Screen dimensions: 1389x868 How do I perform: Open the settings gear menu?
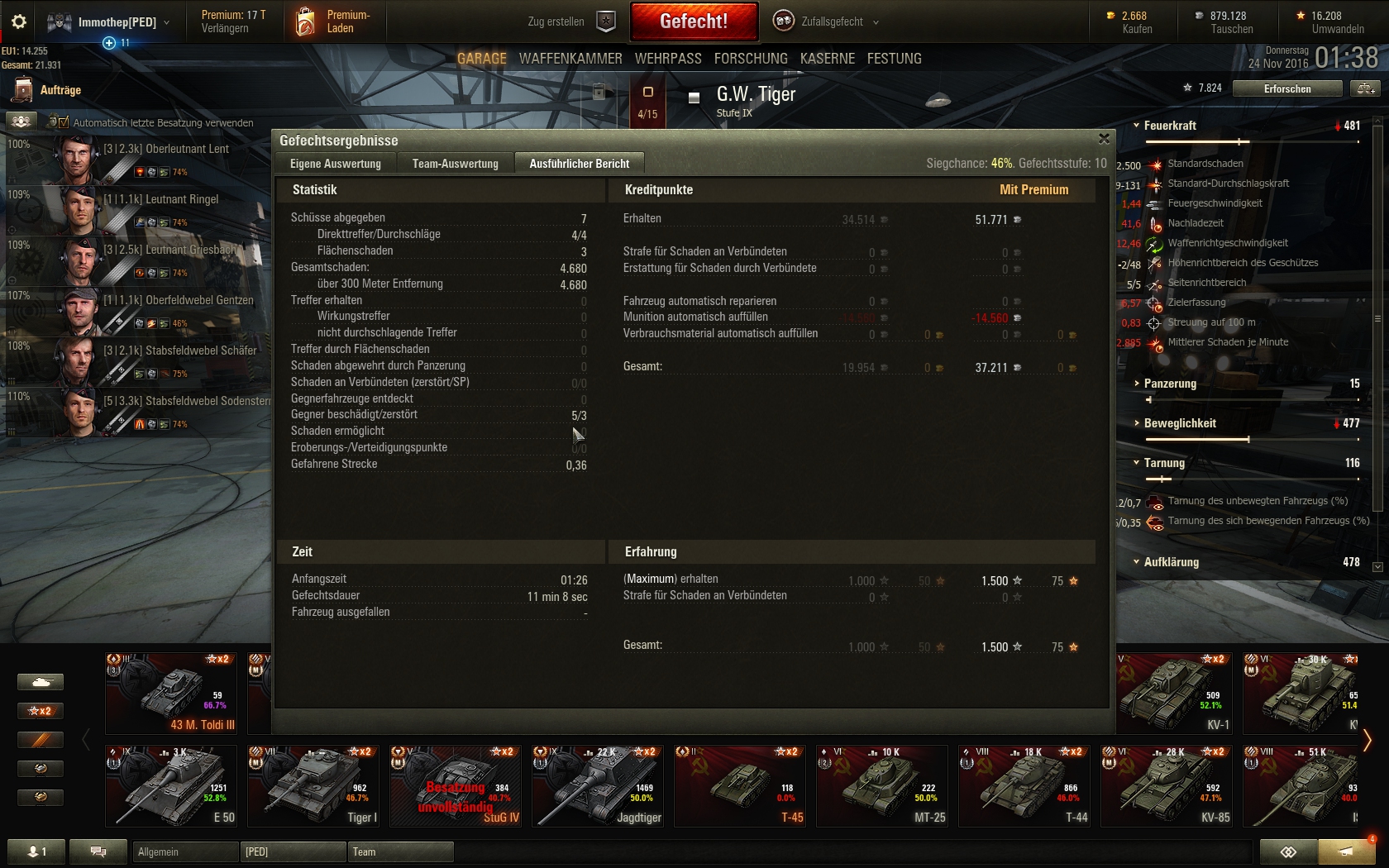click(18, 21)
